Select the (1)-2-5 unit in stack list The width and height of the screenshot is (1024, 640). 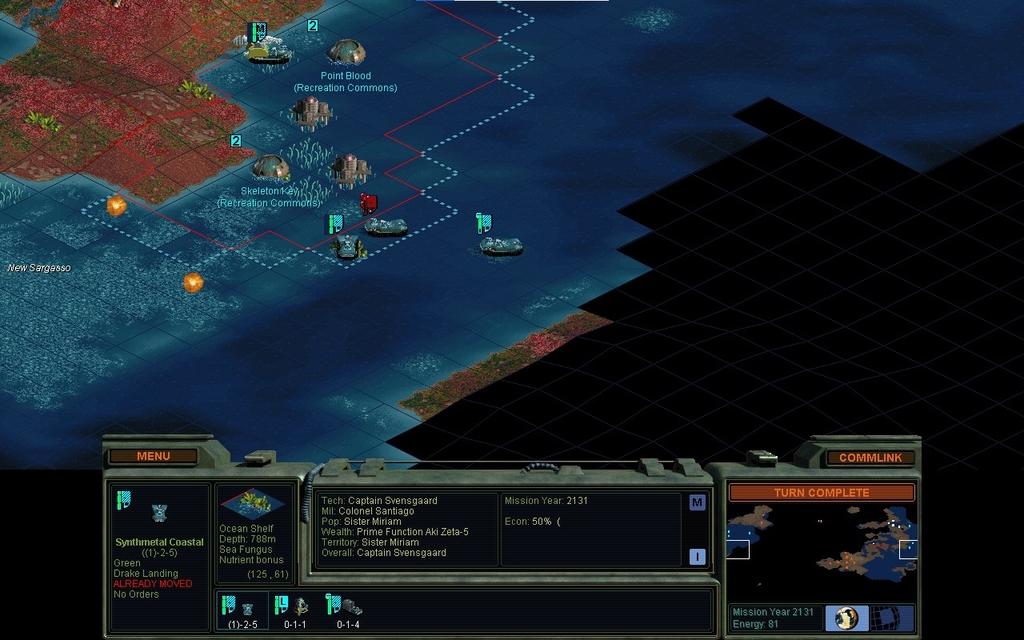point(242,609)
